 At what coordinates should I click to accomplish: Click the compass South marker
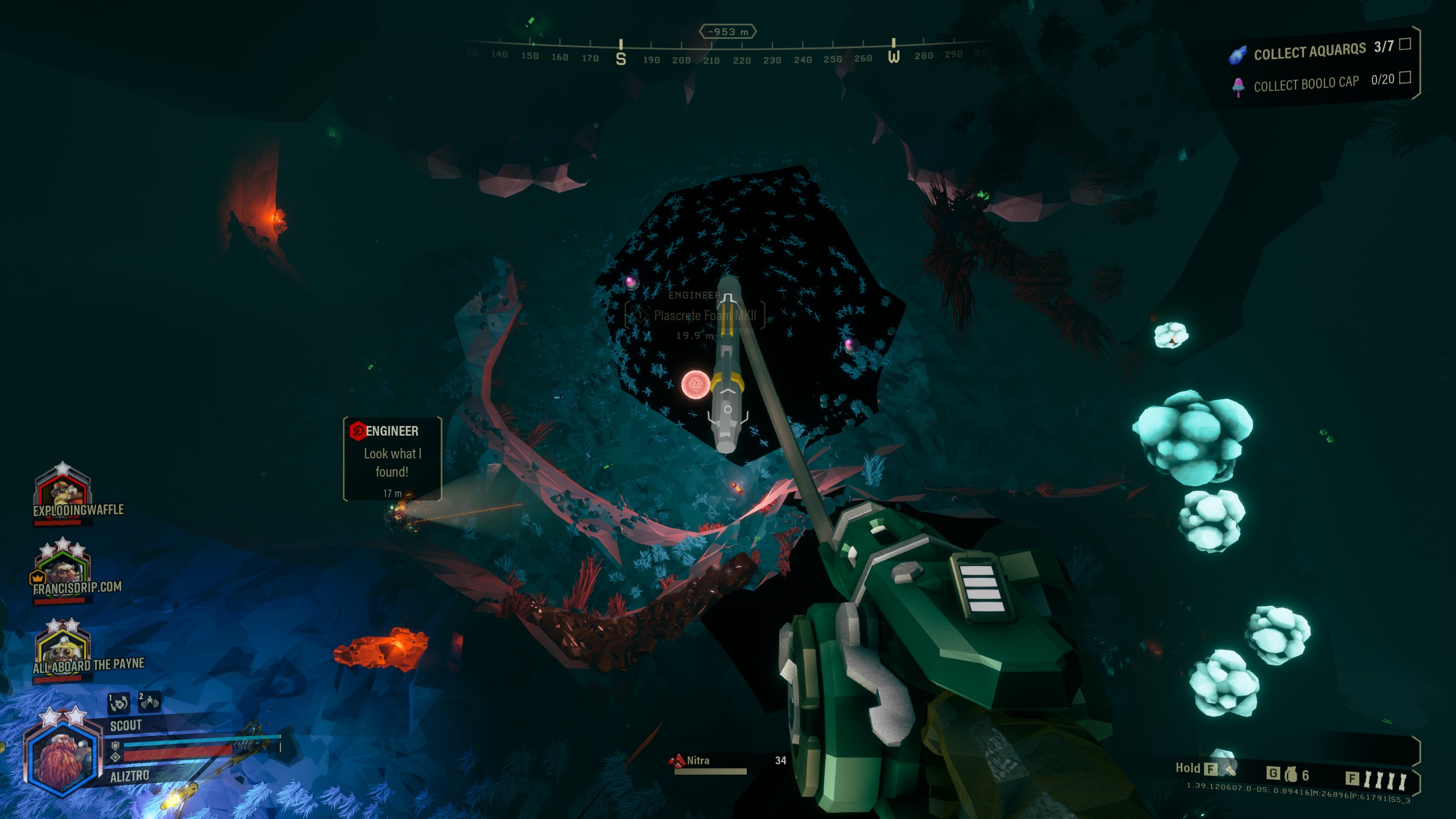(x=621, y=57)
